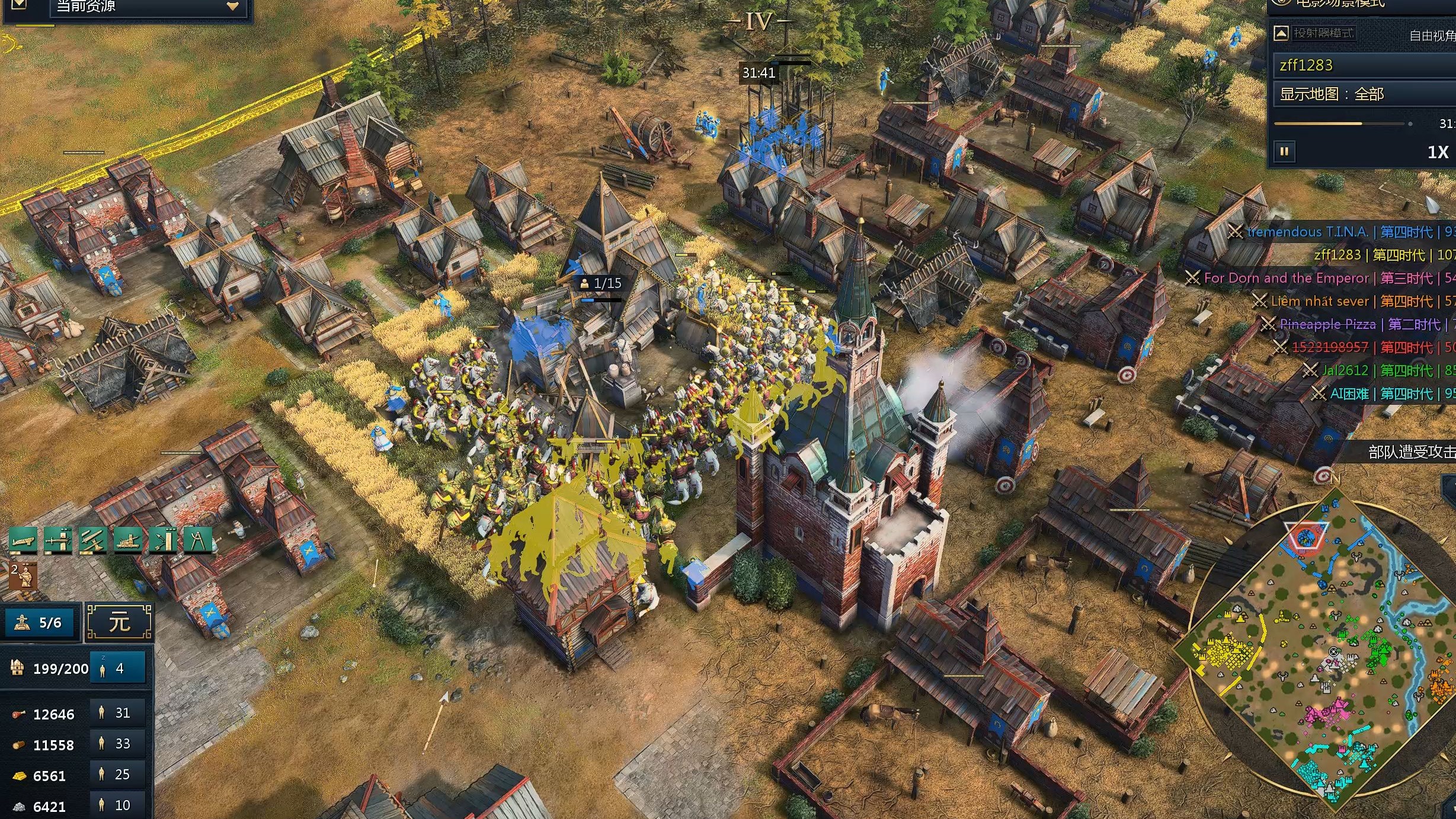
Task: Open the zff1283 player view dropdown
Action: click(x=1363, y=65)
